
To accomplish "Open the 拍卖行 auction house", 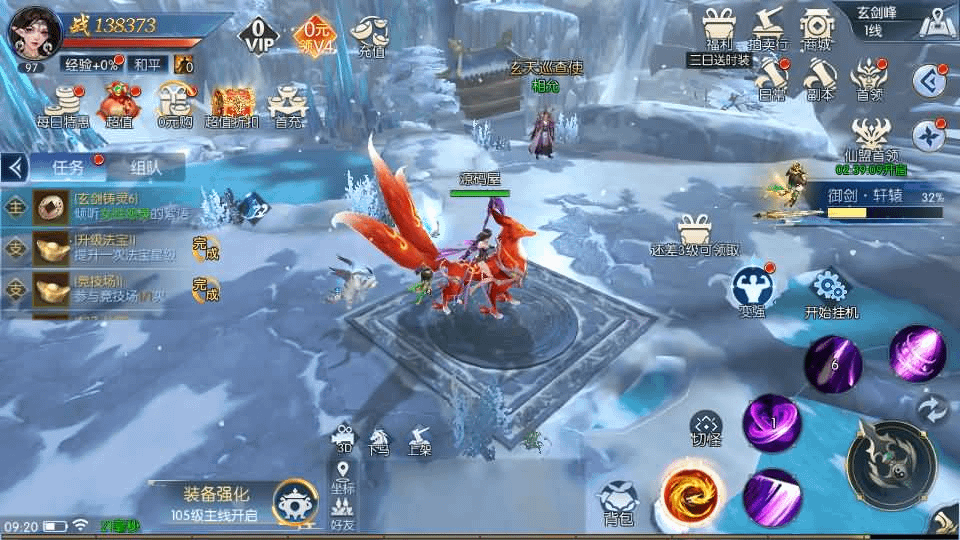I will [768, 27].
